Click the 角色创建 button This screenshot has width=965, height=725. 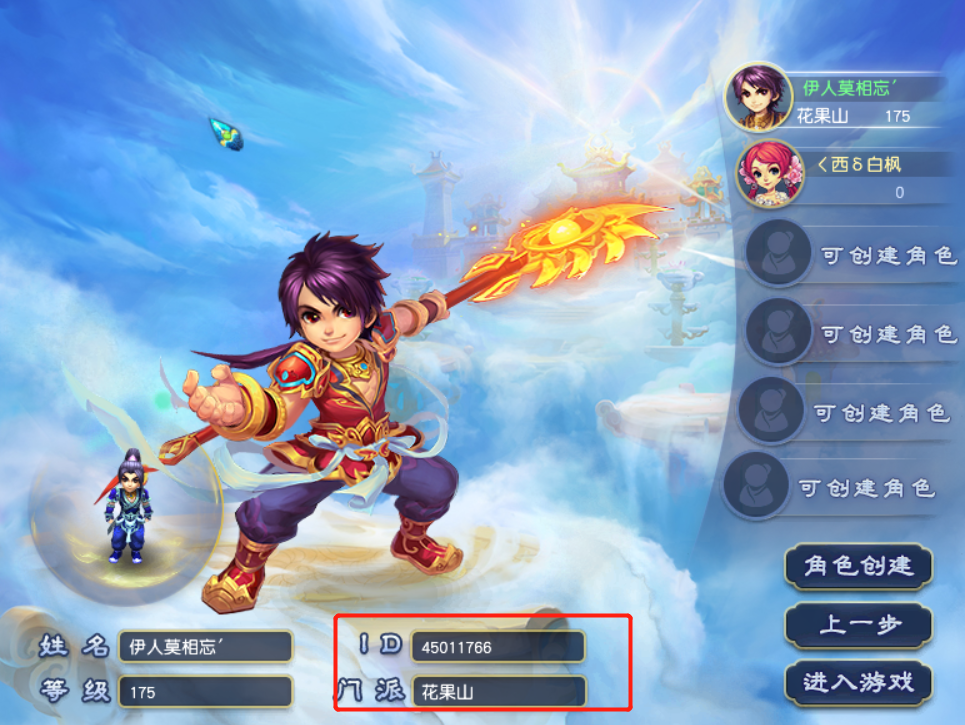coord(859,566)
